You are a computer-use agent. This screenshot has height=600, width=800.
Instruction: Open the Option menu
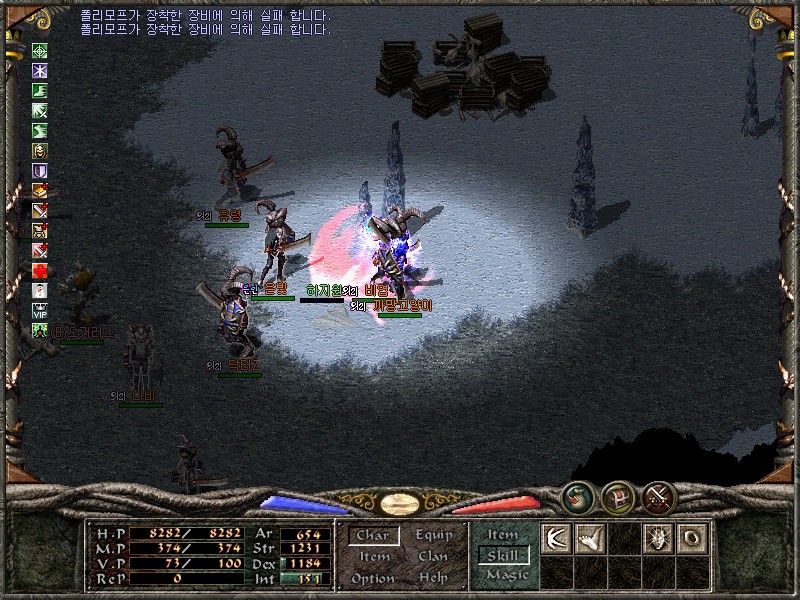(x=373, y=578)
